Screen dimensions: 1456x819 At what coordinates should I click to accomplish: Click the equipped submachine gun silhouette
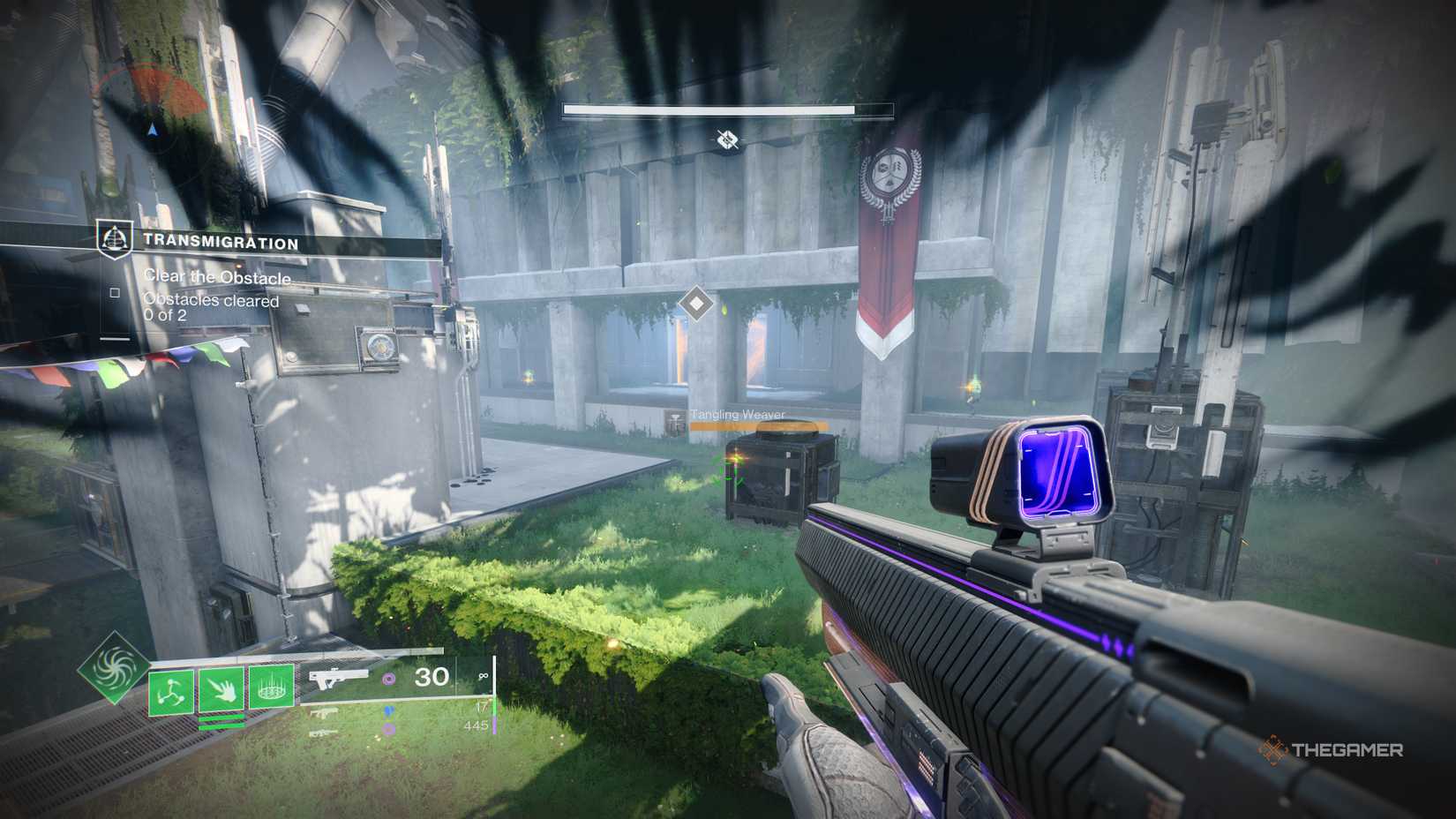[337, 675]
